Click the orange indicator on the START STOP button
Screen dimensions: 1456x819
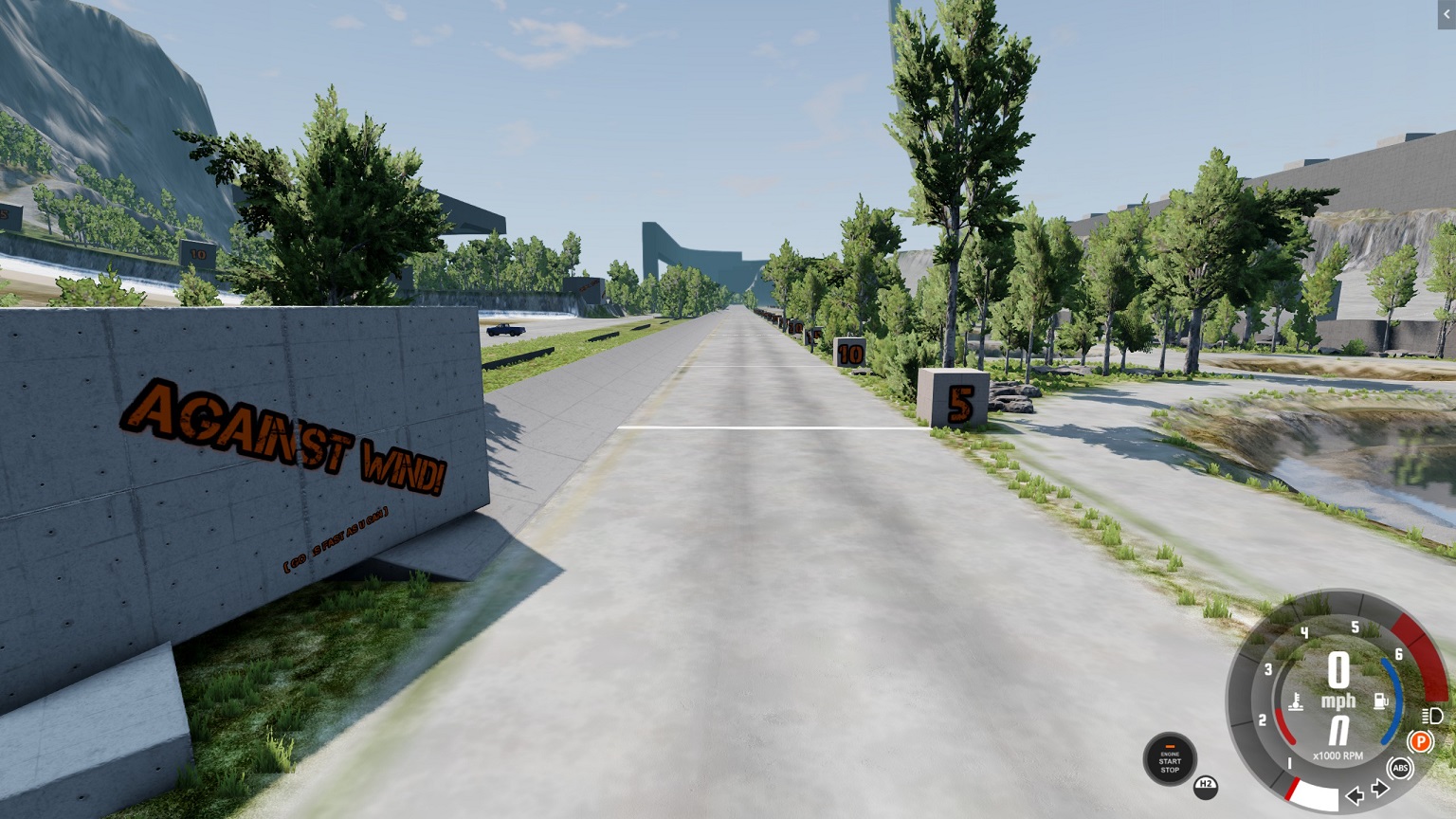[x=1172, y=748]
